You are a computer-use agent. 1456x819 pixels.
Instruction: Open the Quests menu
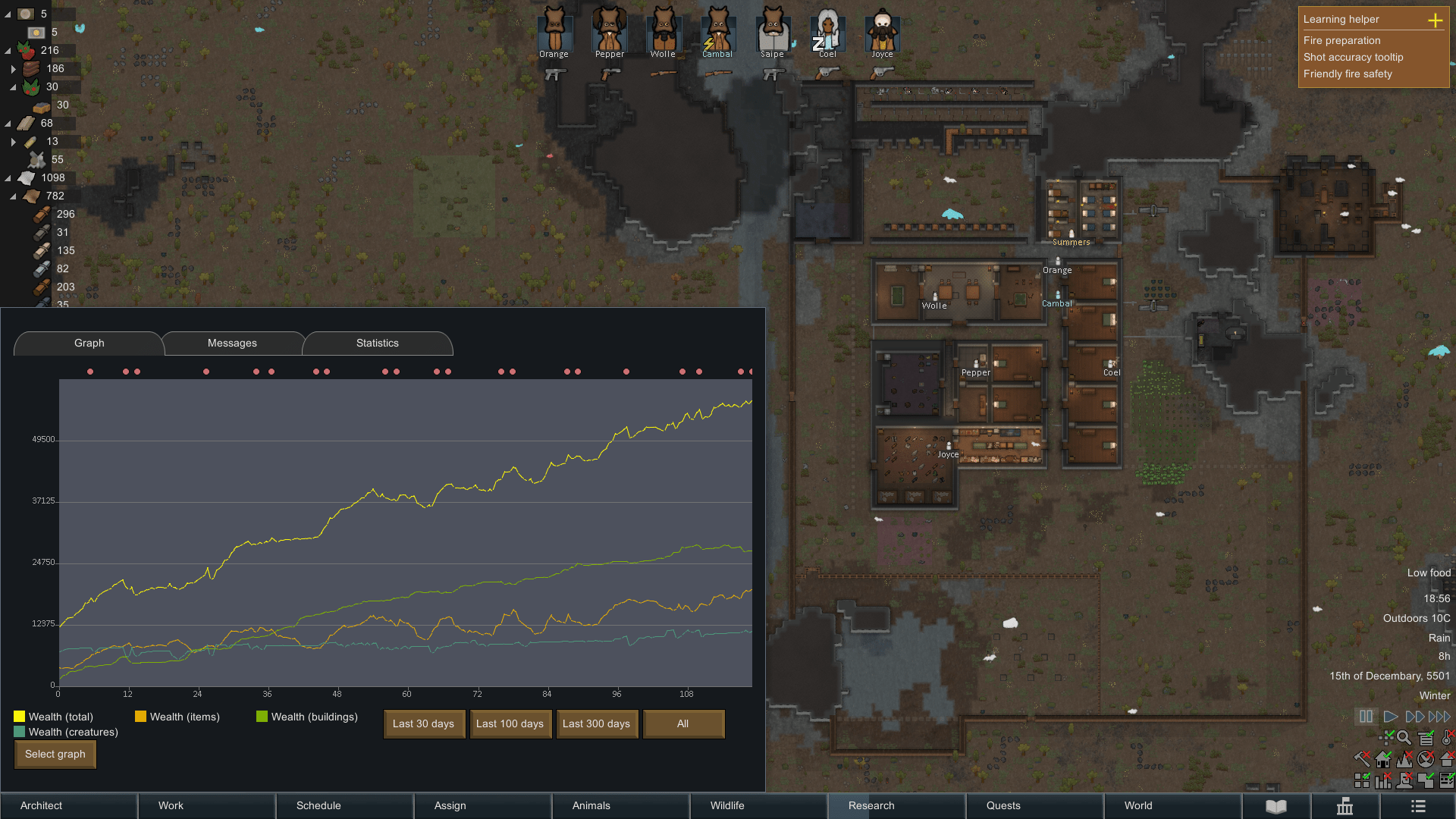click(1003, 805)
